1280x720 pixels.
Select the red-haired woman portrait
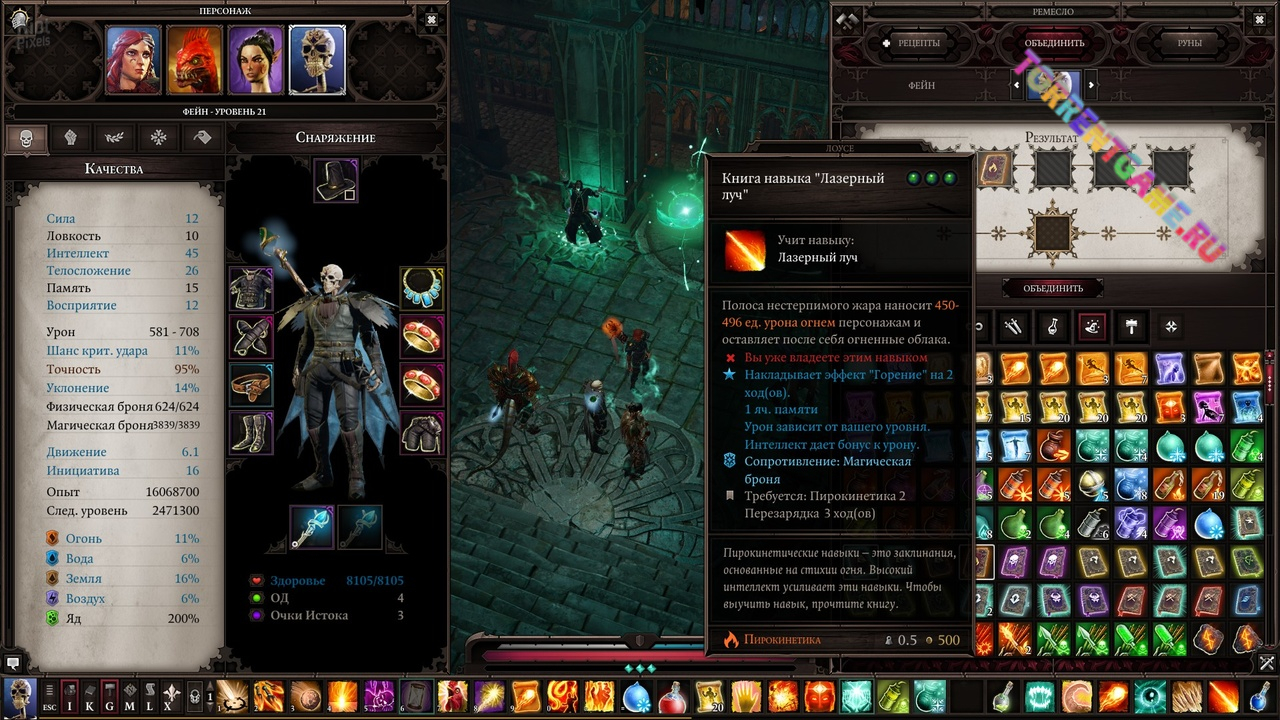coord(133,60)
